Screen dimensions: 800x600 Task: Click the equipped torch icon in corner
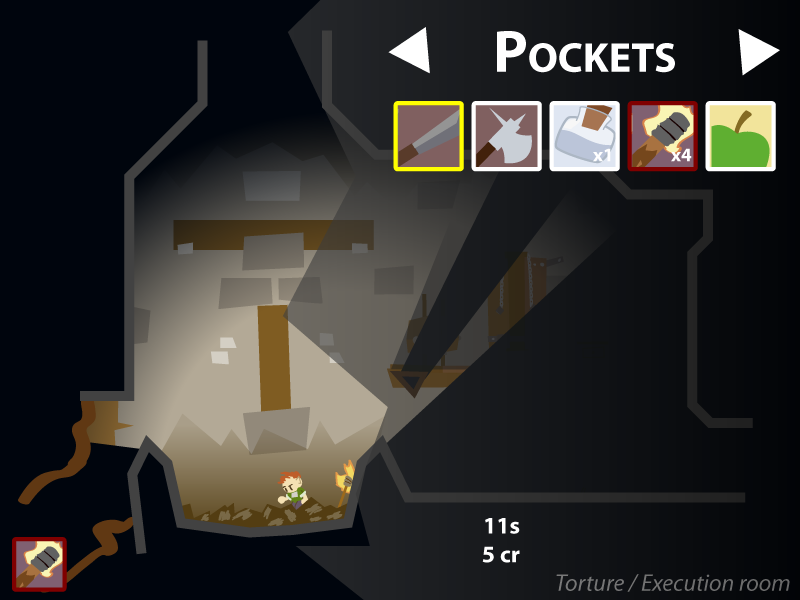point(39,564)
